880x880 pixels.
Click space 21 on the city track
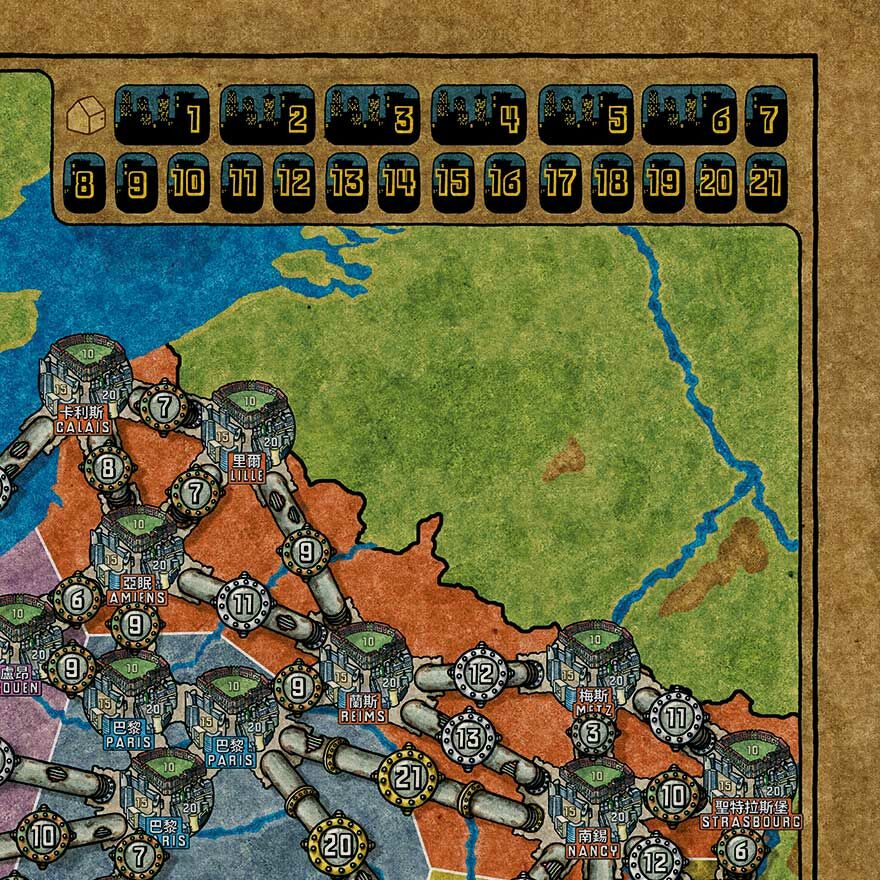coord(766,182)
